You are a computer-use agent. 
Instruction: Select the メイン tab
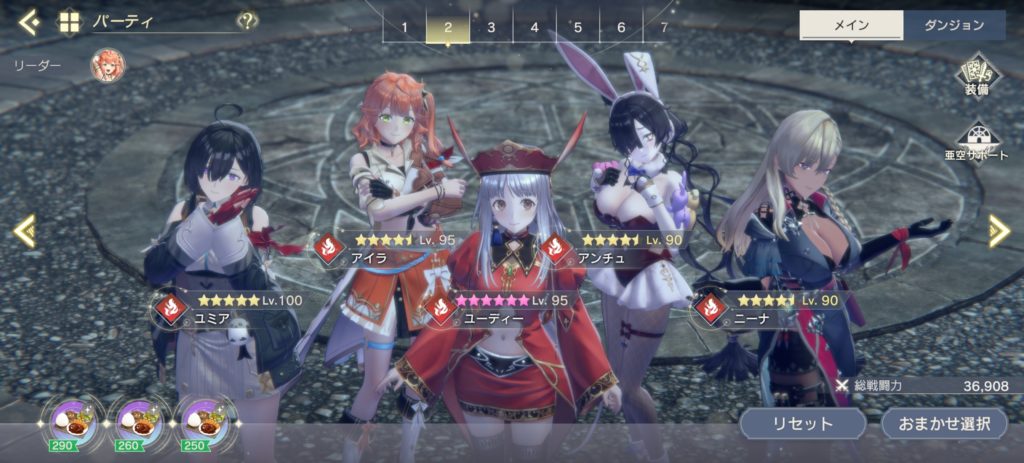(x=851, y=26)
